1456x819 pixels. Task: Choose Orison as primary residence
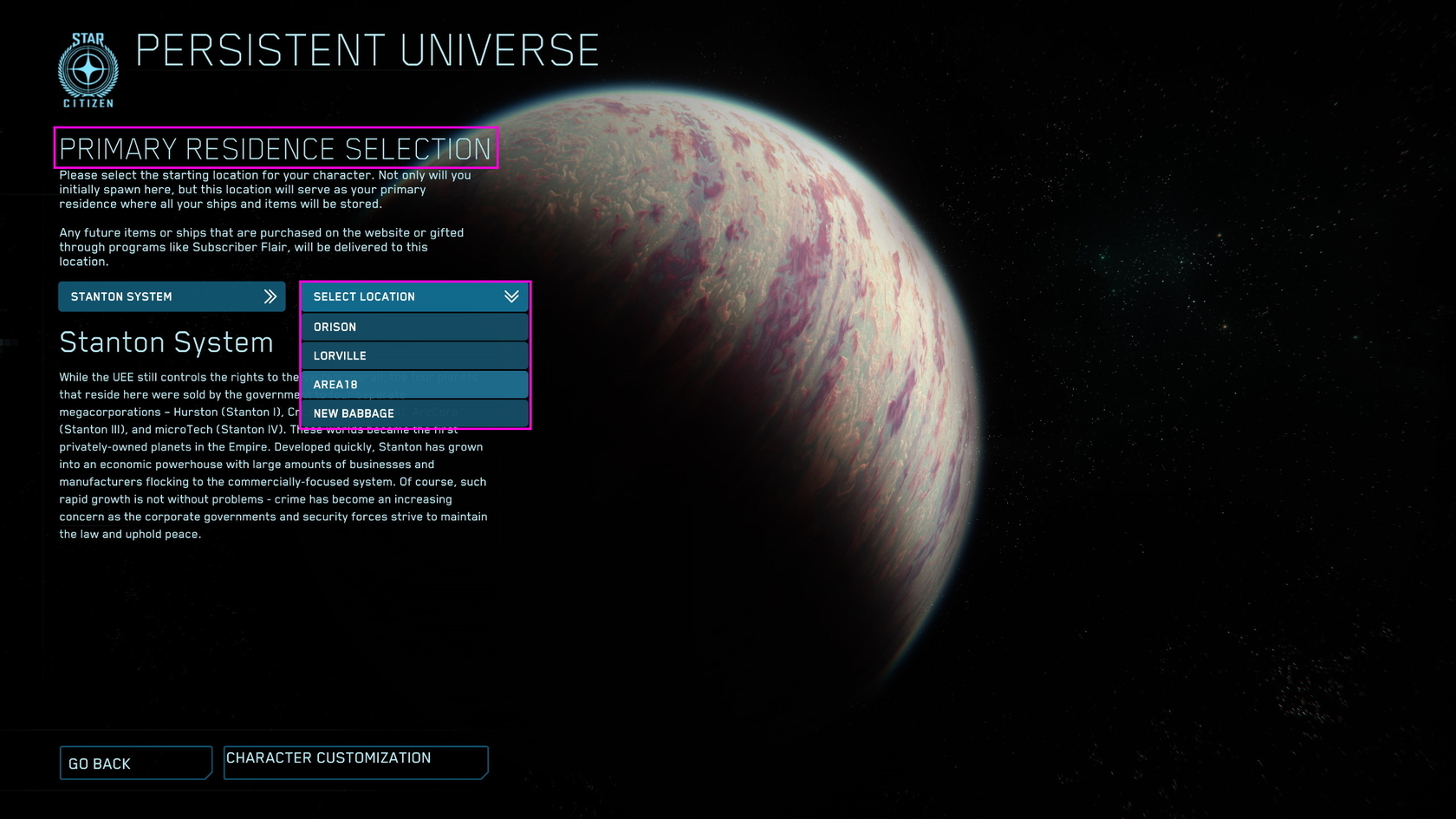[x=414, y=327]
